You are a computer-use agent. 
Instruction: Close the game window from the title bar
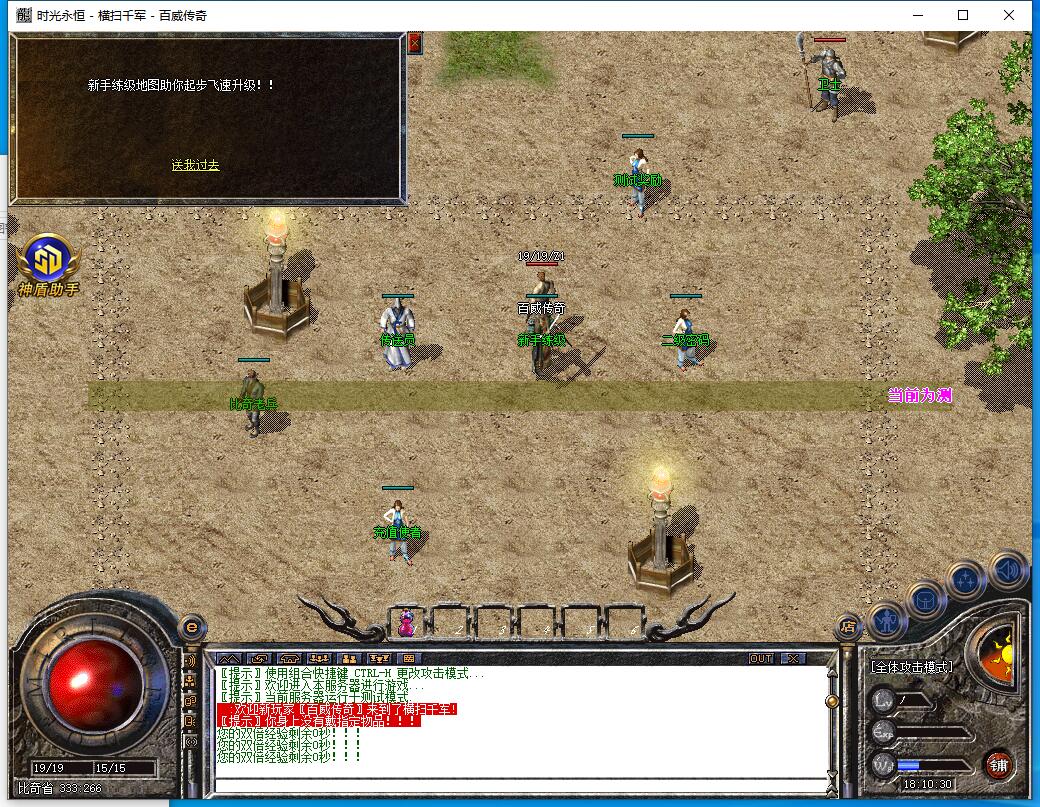coord(1009,15)
